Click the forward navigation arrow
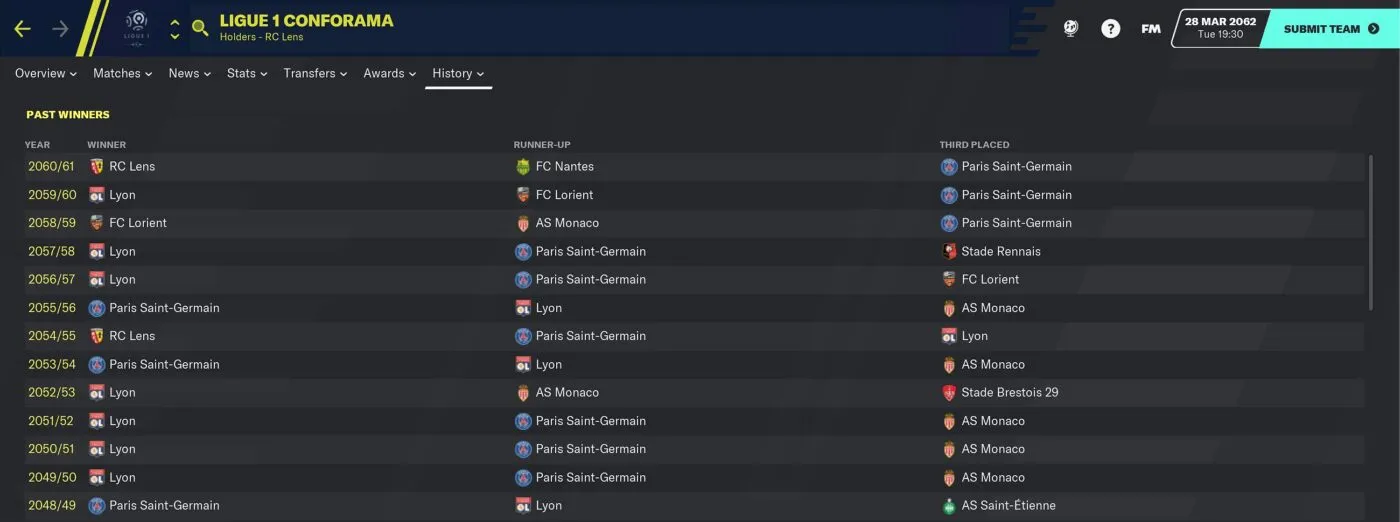The height and width of the screenshot is (522, 1400). (60, 29)
